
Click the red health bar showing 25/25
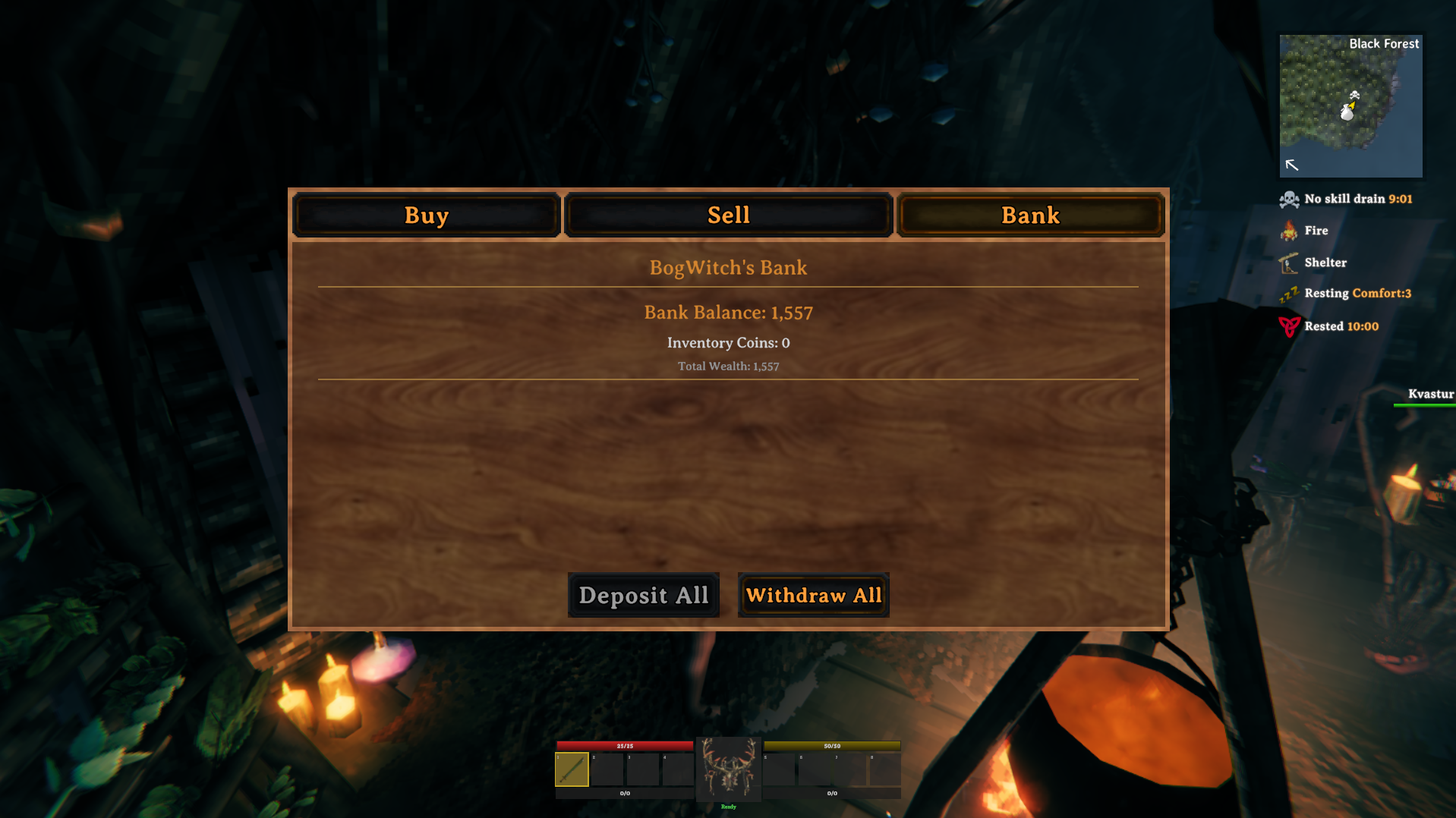click(624, 746)
